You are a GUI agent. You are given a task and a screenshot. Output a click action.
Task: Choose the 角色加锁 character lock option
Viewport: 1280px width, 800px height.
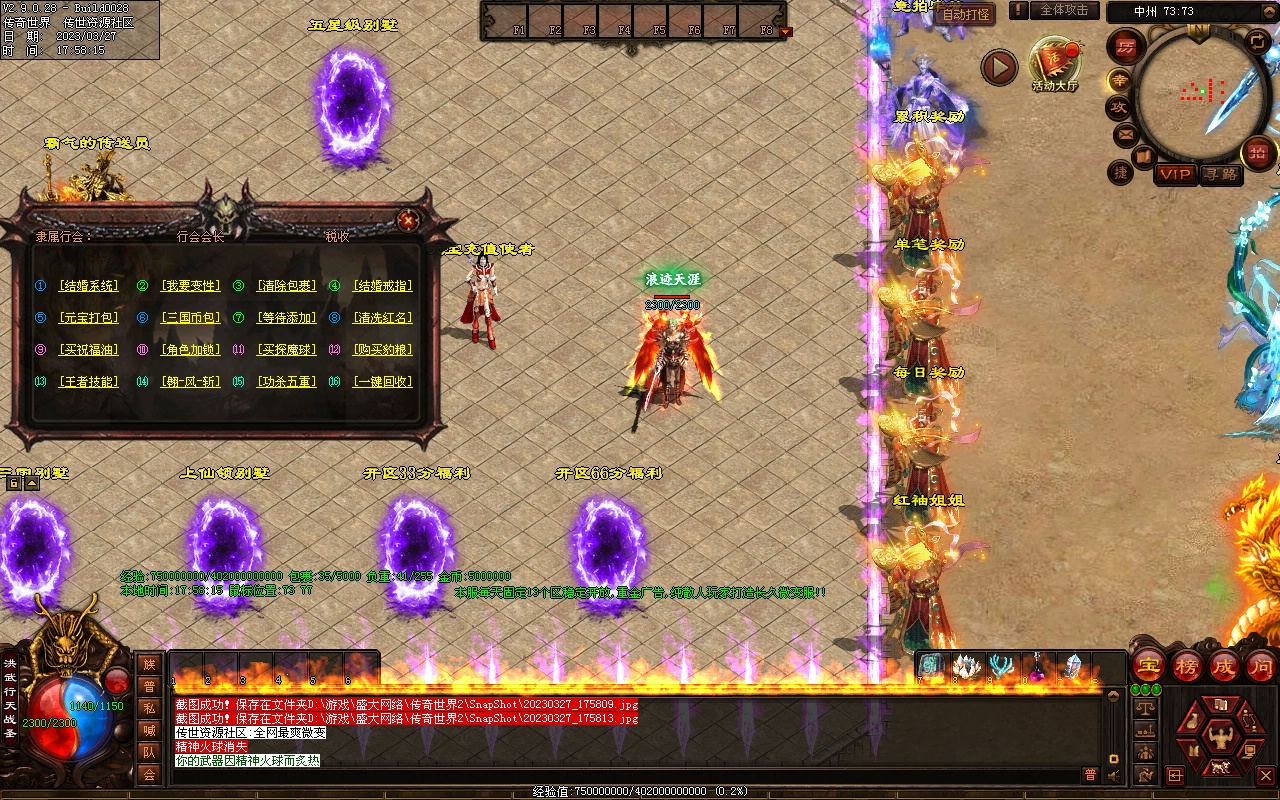pyautogui.click(x=190, y=350)
